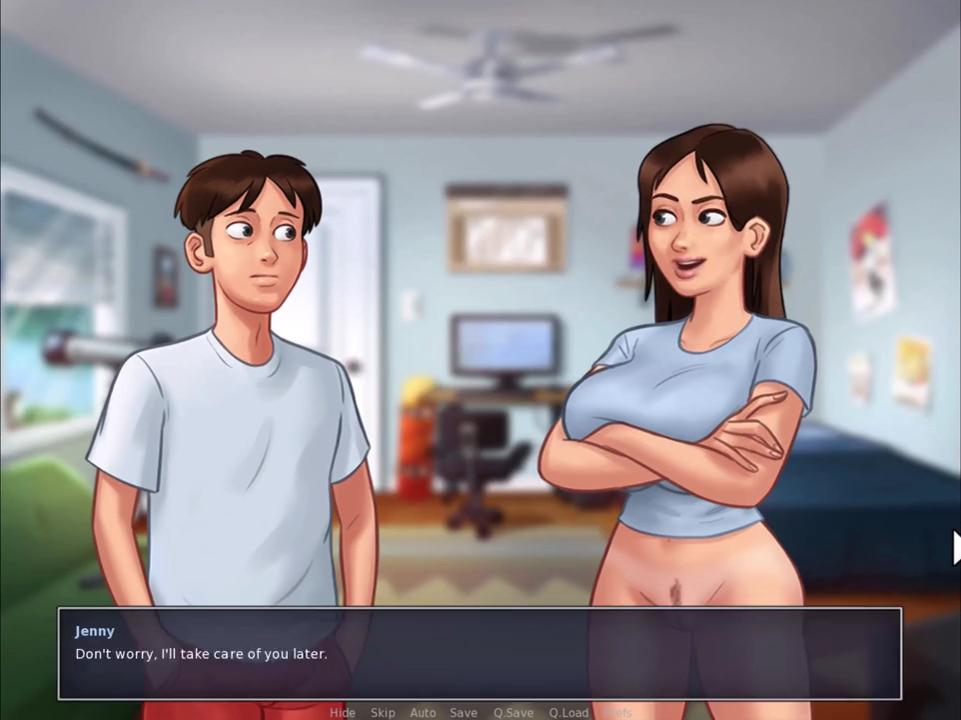Click the dialogue box to continue
Screen dimensions: 961x720
pos(480,654)
